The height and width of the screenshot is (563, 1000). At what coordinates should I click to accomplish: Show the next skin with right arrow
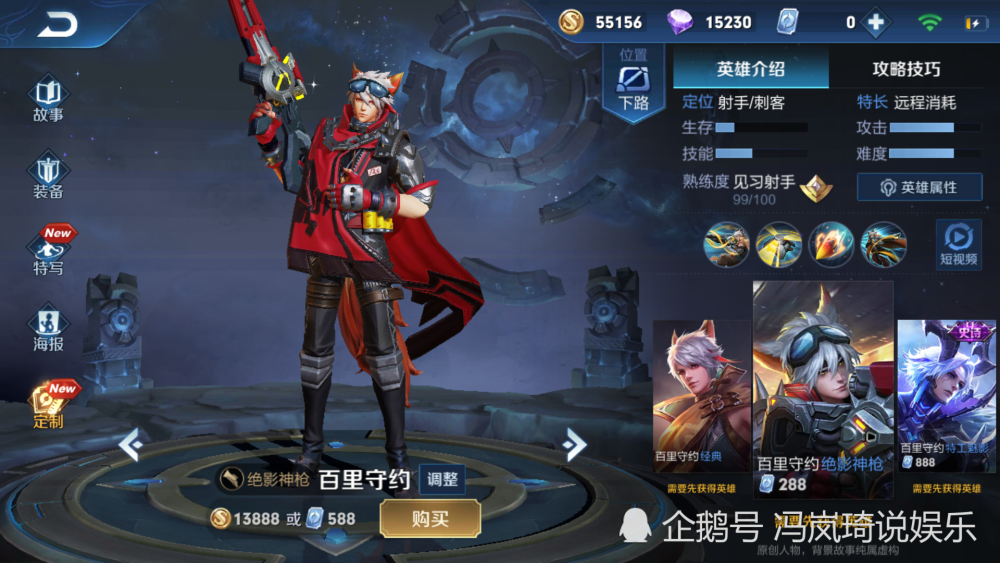[574, 444]
